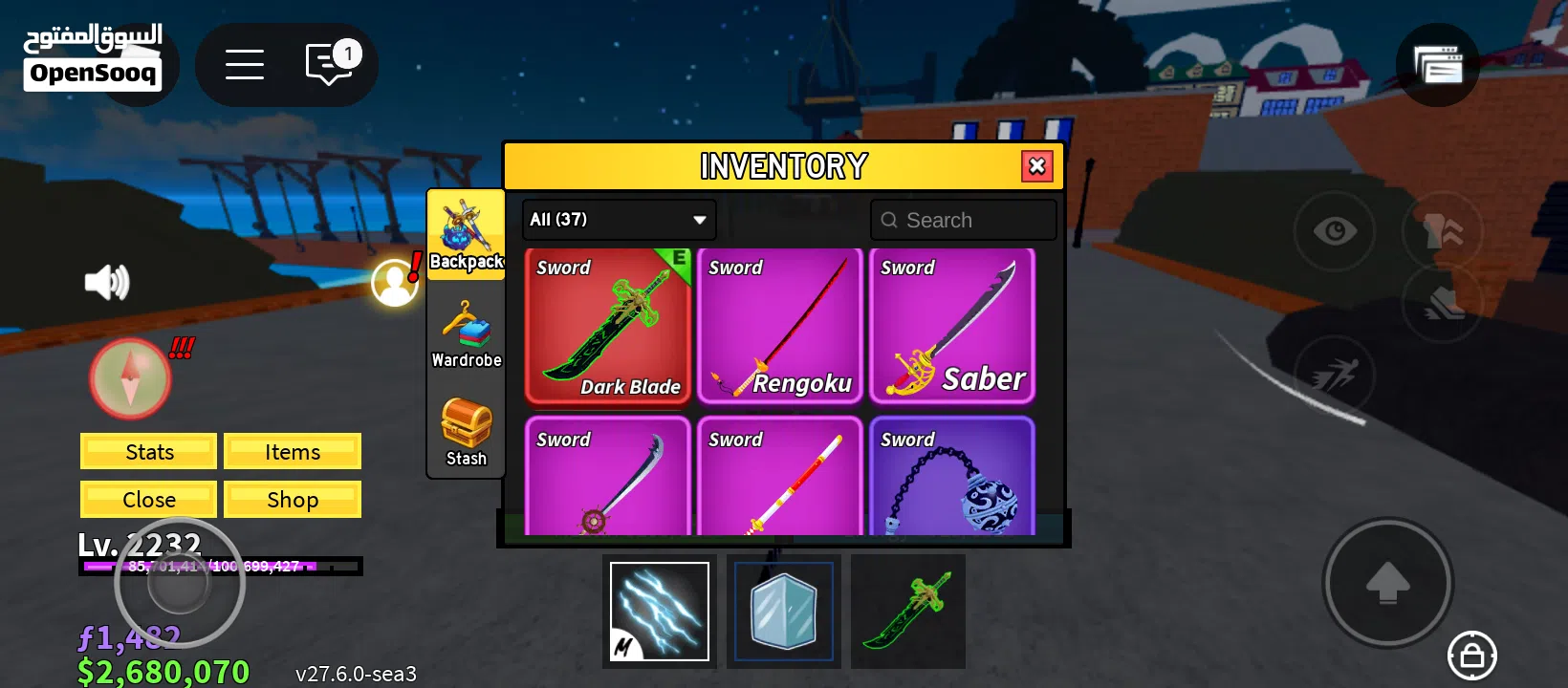Viewport: 1568px width, 688px height.
Task: Open the Stats panel
Action: (149, 452)
